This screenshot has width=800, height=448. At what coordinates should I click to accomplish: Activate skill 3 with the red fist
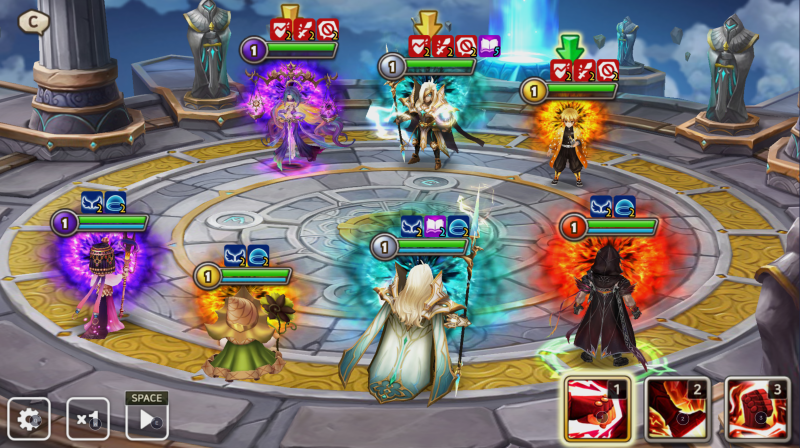pos(757,410)
